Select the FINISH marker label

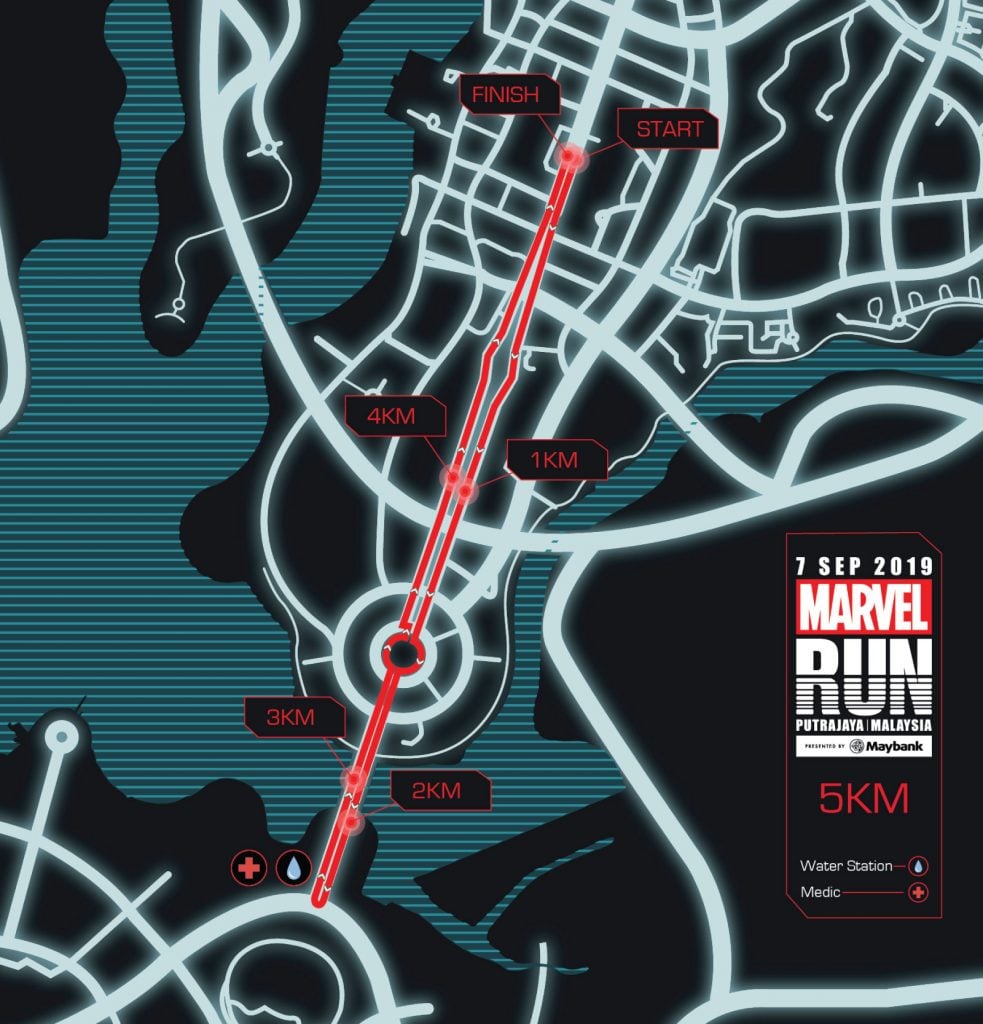[x=505, y=95]
